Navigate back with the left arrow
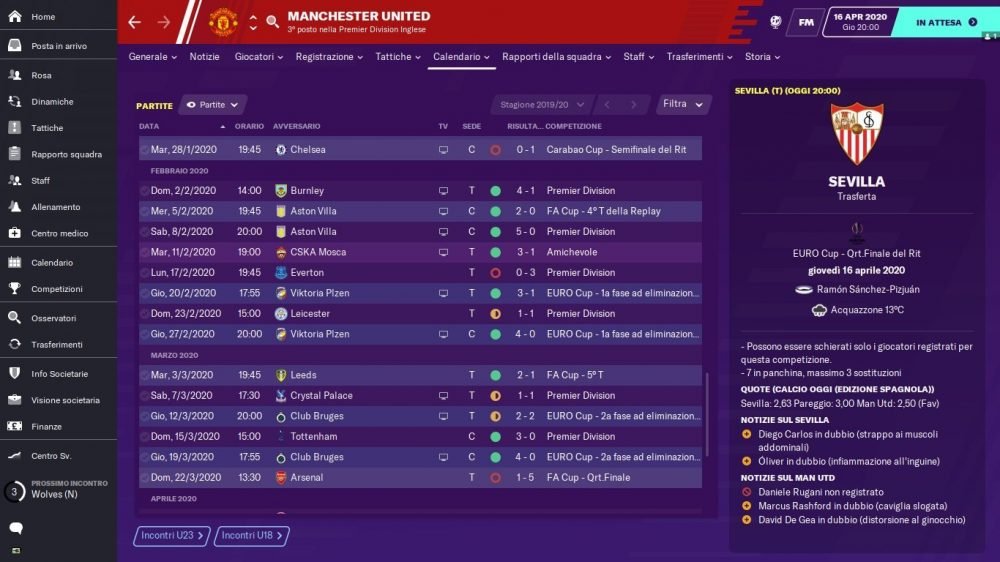This screenshot has height=562, width=1000. tap(135, 22)
